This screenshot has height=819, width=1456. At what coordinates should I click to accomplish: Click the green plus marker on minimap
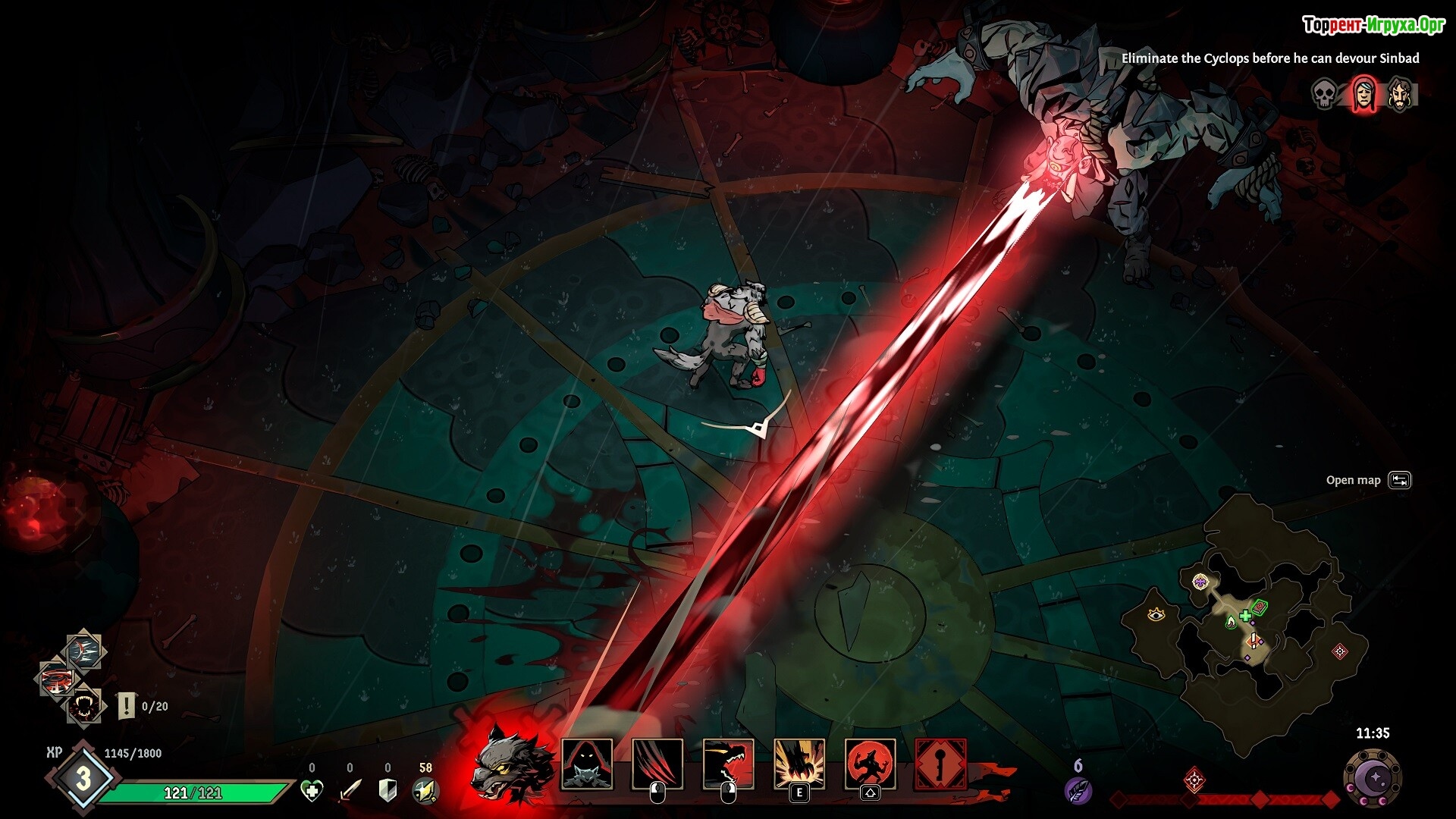[1245, 615]
